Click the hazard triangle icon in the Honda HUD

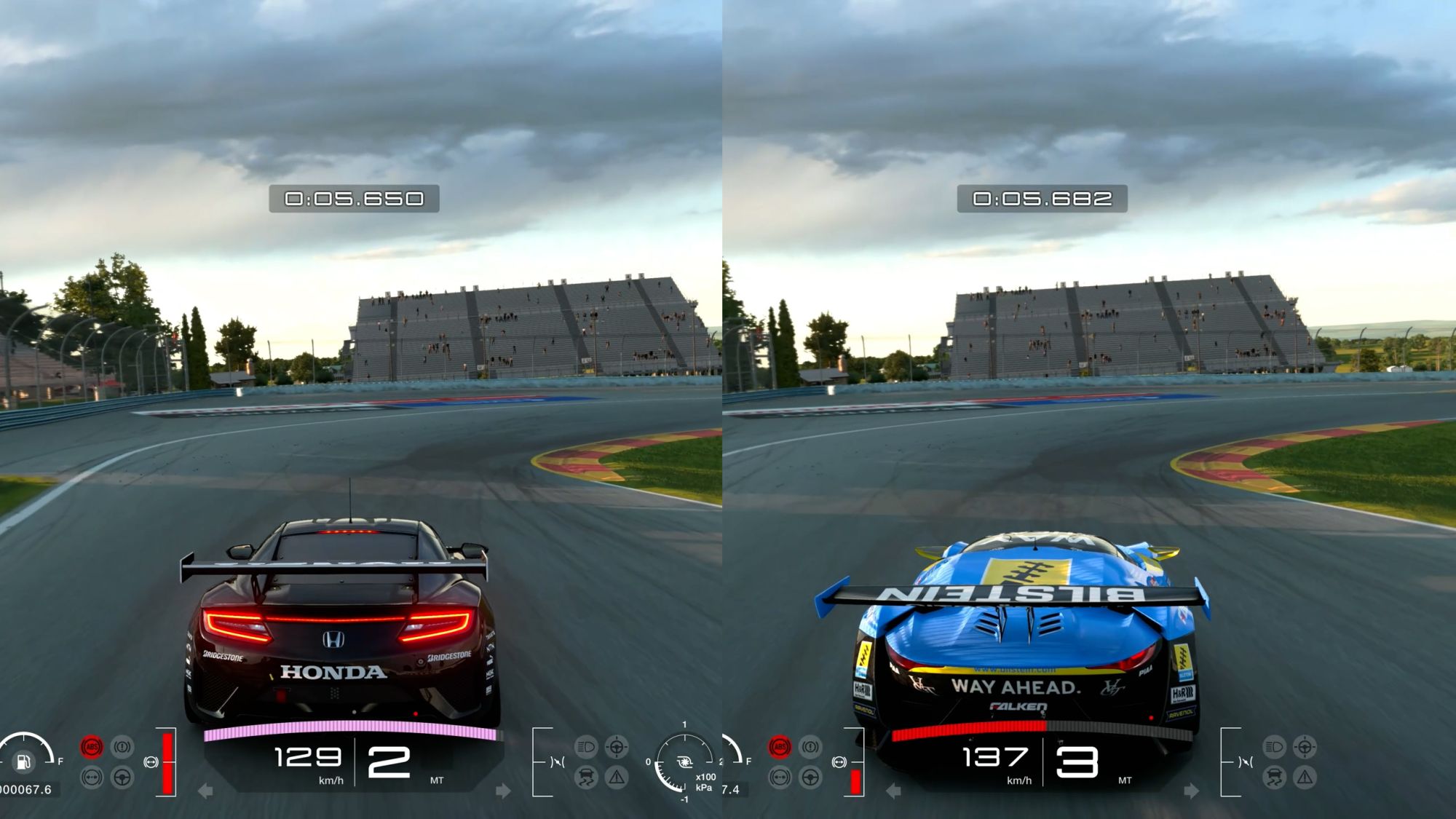click(617, 778)
